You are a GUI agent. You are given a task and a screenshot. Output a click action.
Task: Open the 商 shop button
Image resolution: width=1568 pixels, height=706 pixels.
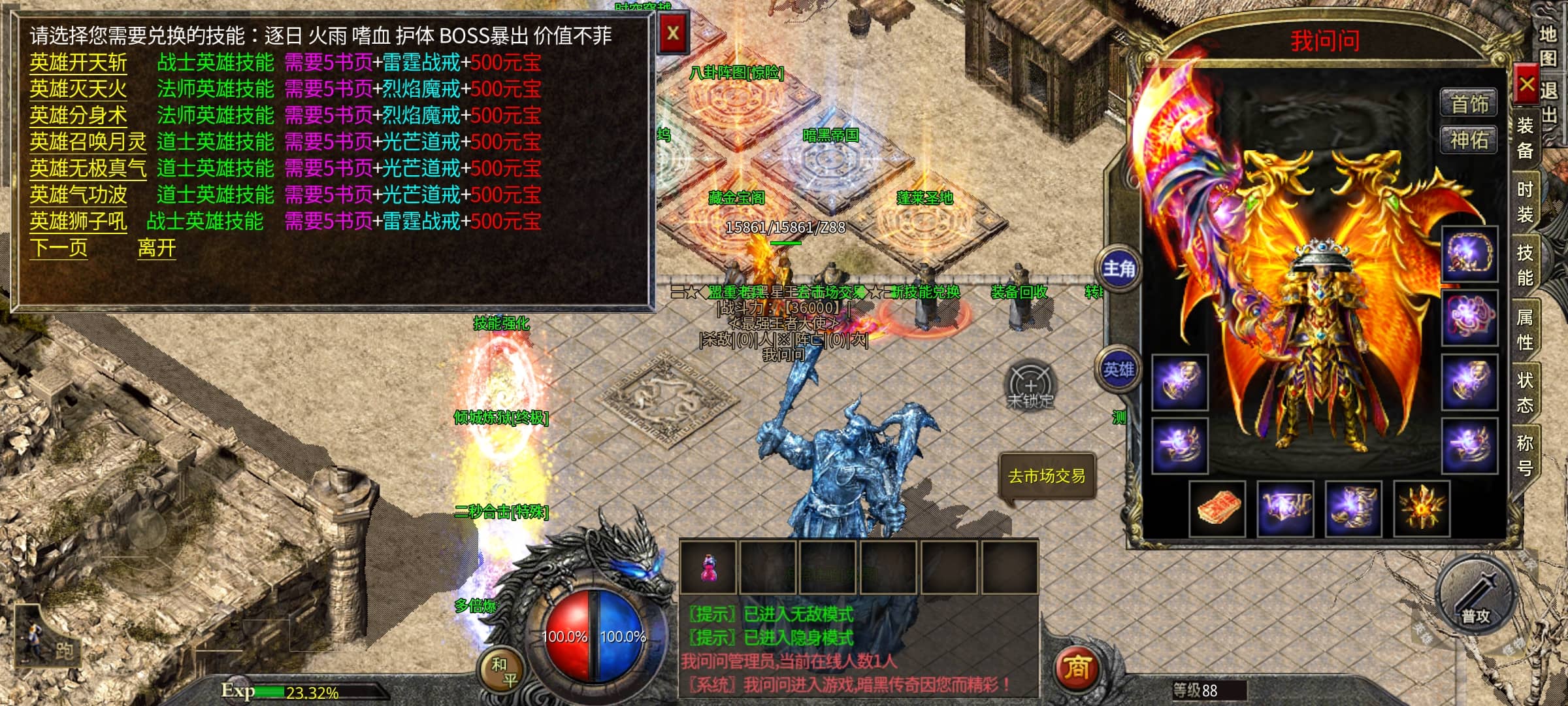tap(1077, 668)
